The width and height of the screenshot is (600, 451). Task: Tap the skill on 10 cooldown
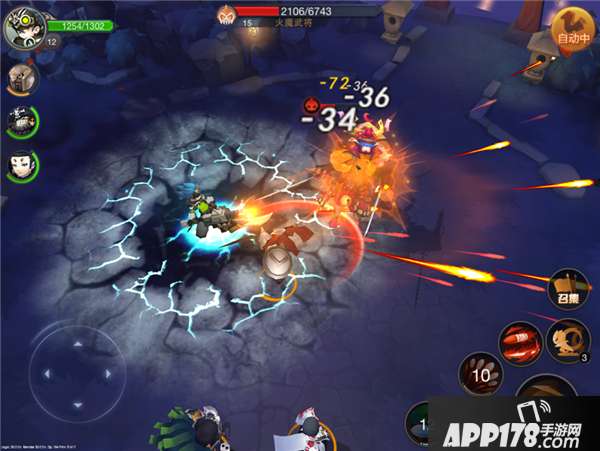pyautogui.click(x=480, y=375)
